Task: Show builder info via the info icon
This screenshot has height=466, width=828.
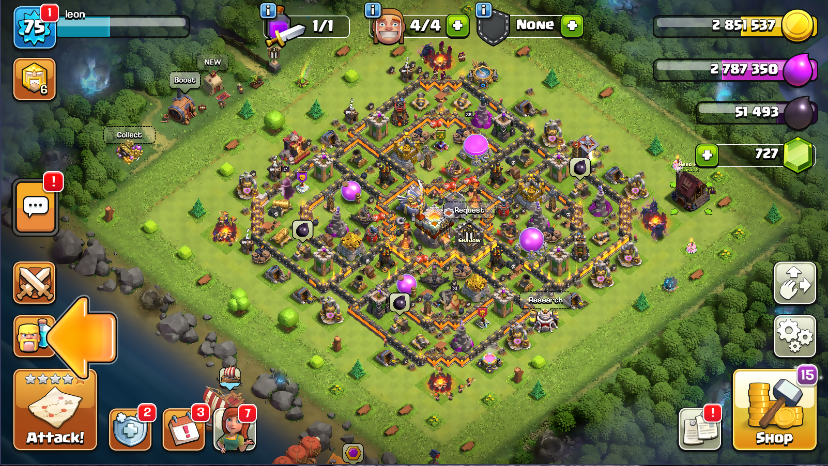Action: (x=373, y=10)
